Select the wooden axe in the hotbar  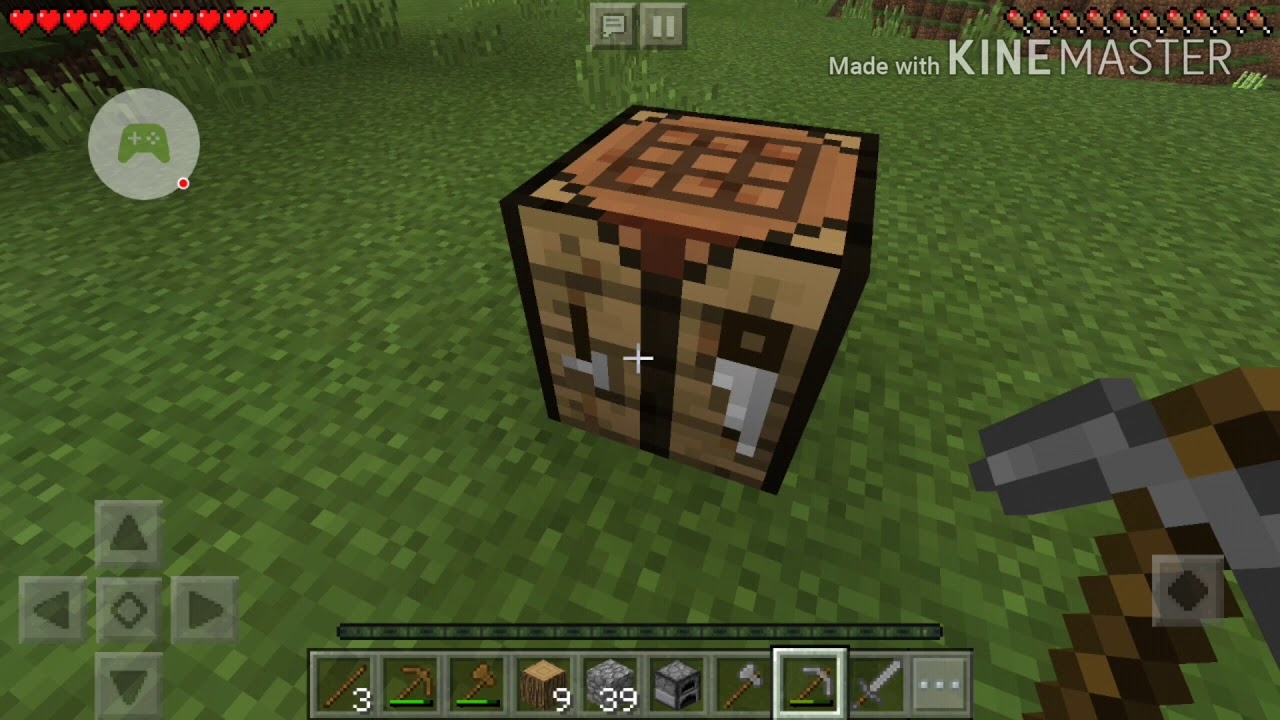476,683
